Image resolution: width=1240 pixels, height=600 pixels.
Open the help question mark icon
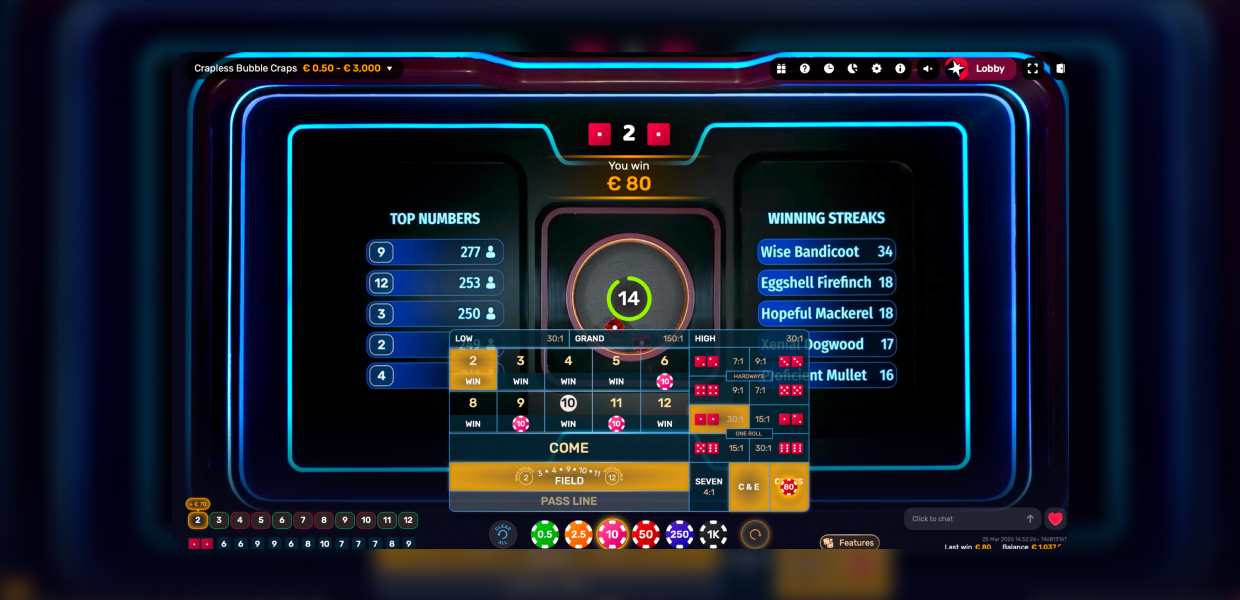pos(805,69)
